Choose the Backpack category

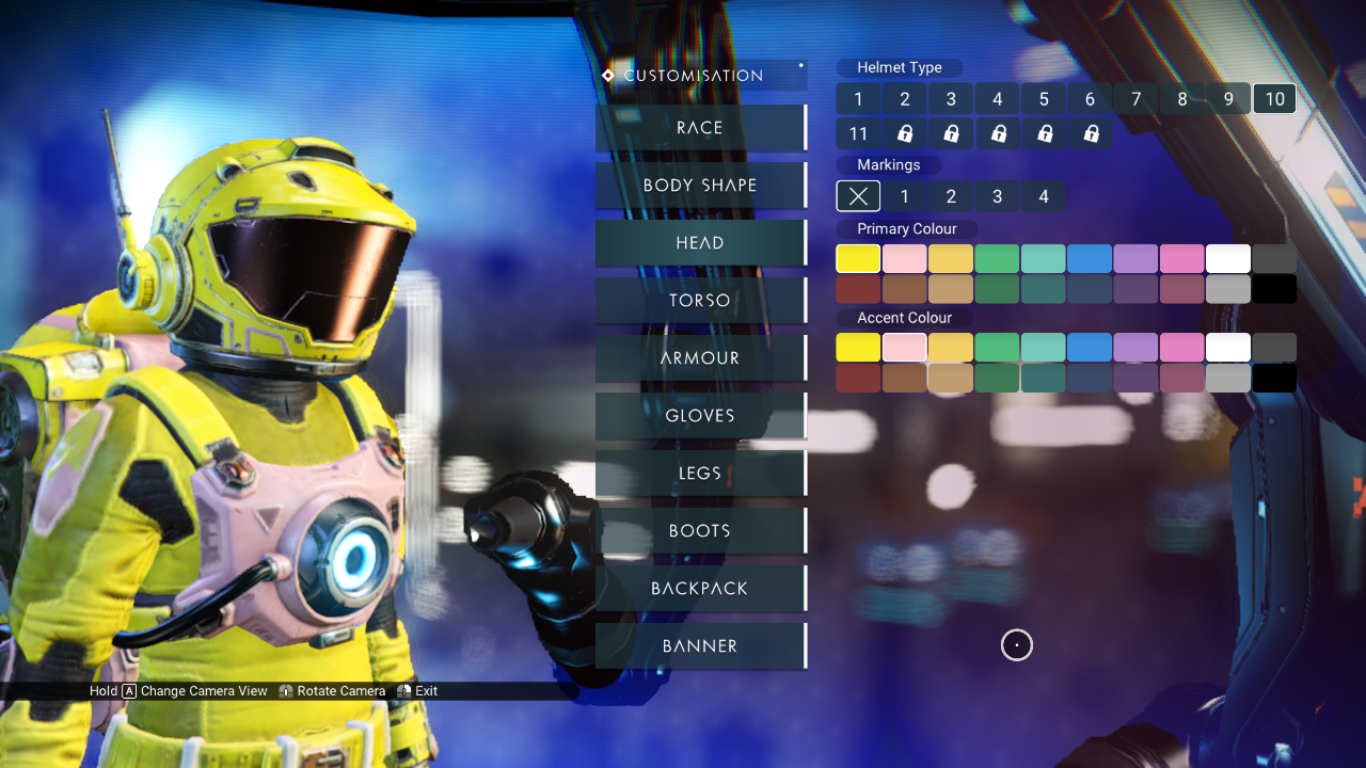click(700, 588)
